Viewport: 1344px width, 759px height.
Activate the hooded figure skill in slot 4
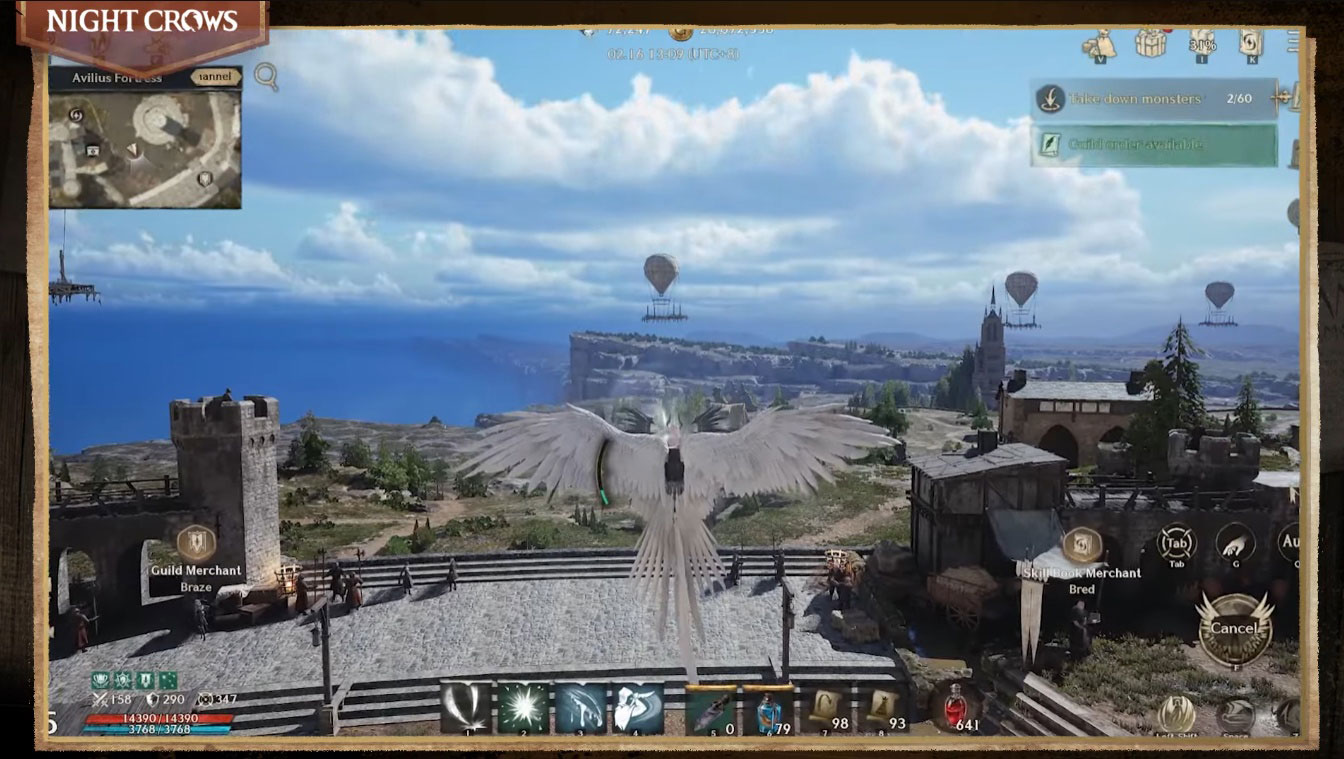tap(638, 708)
